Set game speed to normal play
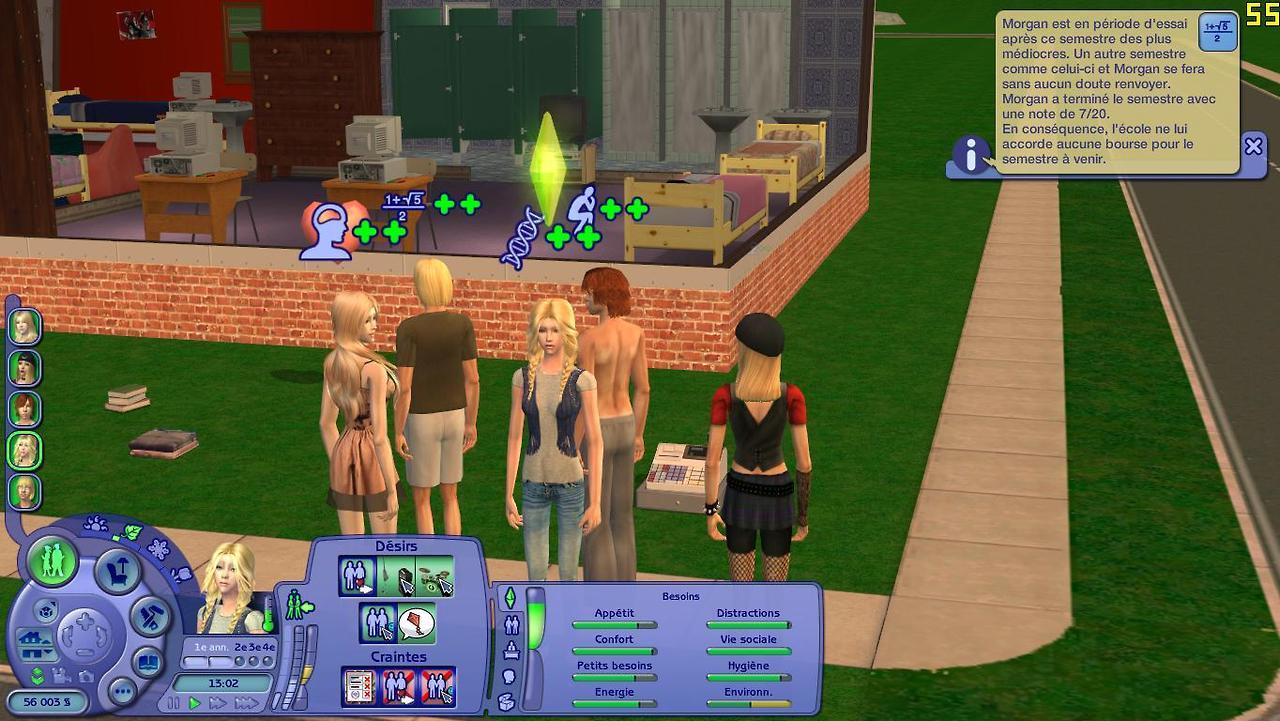 pos(195,704)
